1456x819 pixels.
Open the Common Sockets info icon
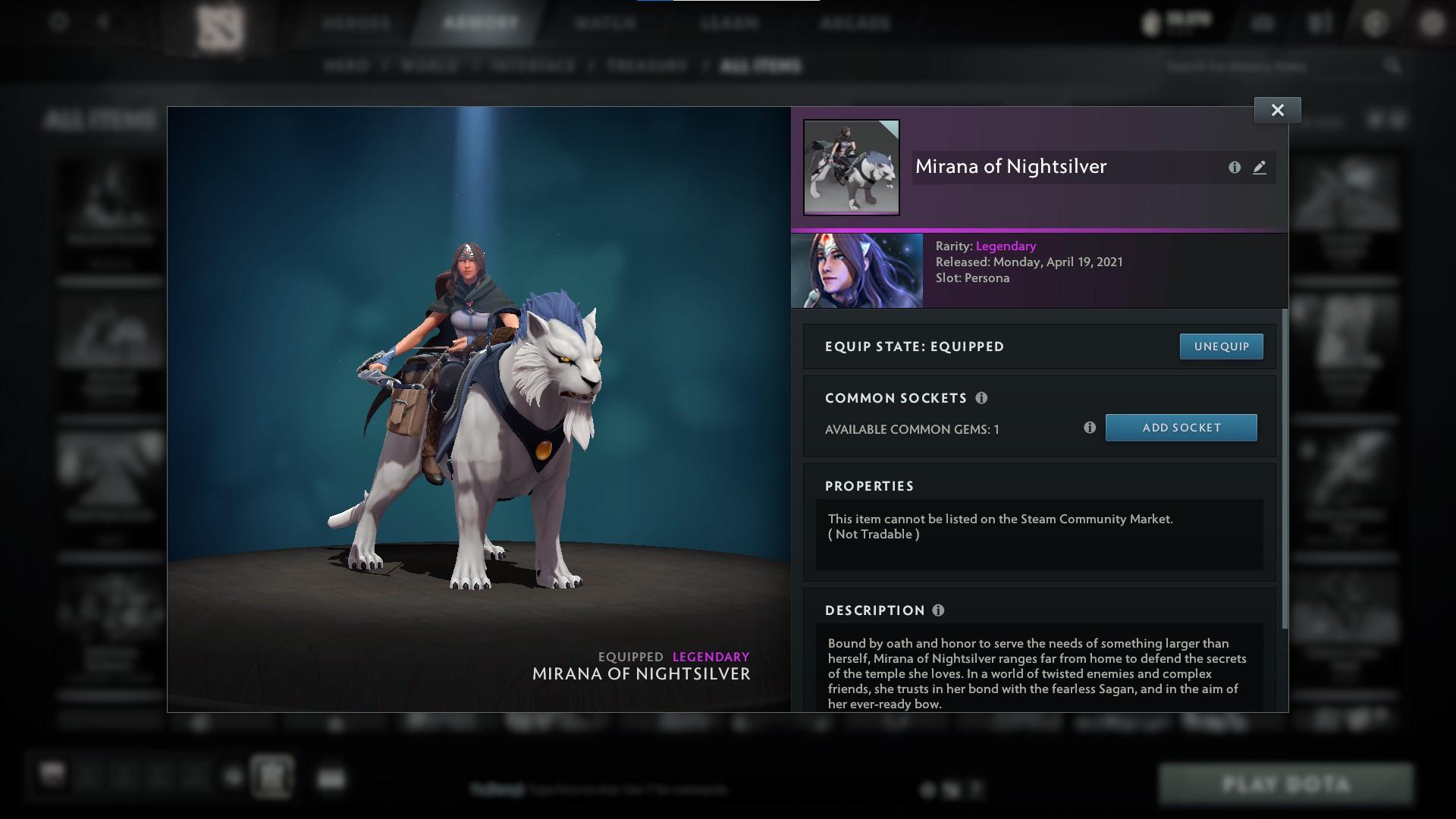(982, 397)
